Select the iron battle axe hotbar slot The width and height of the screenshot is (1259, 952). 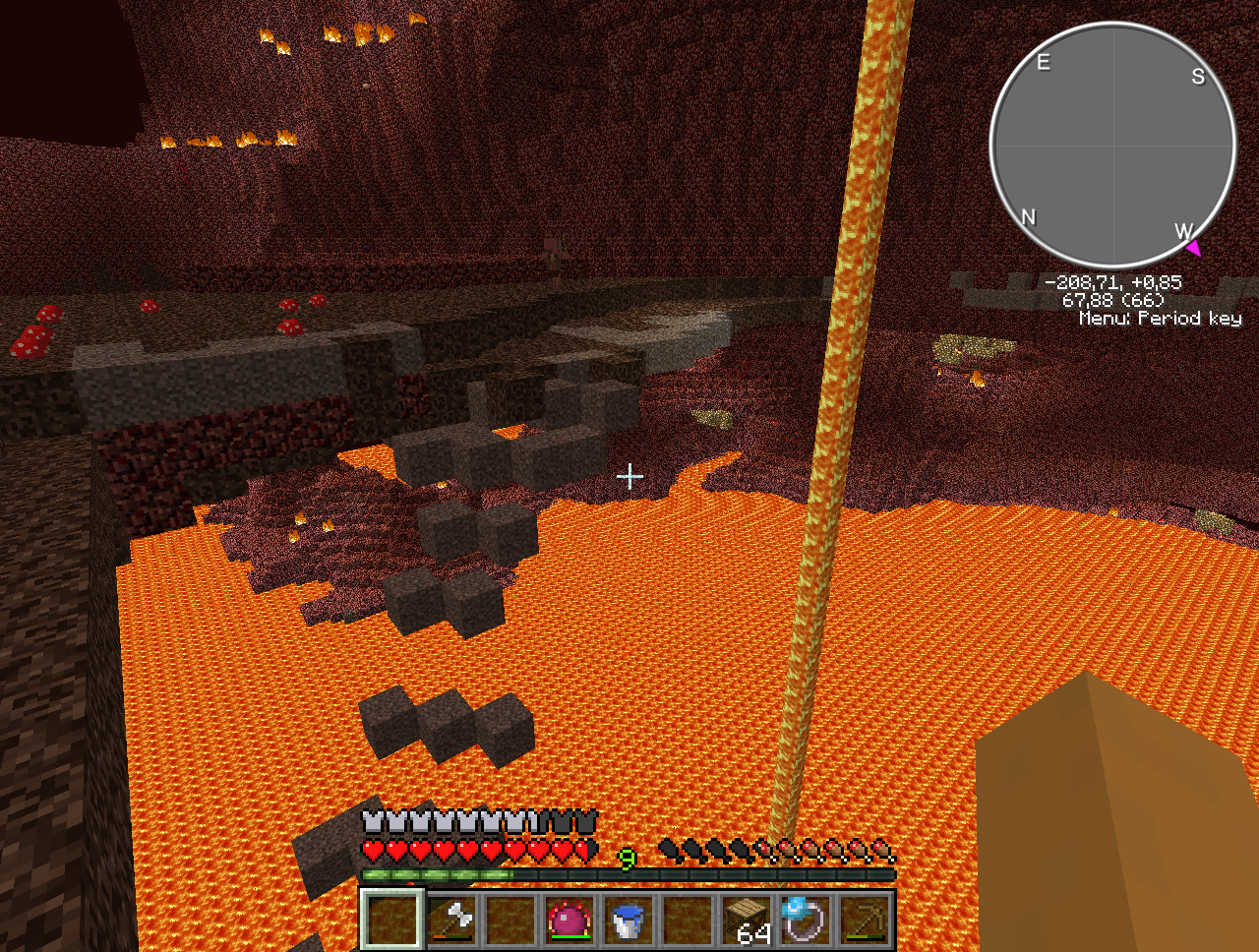[x=451, y=920]
